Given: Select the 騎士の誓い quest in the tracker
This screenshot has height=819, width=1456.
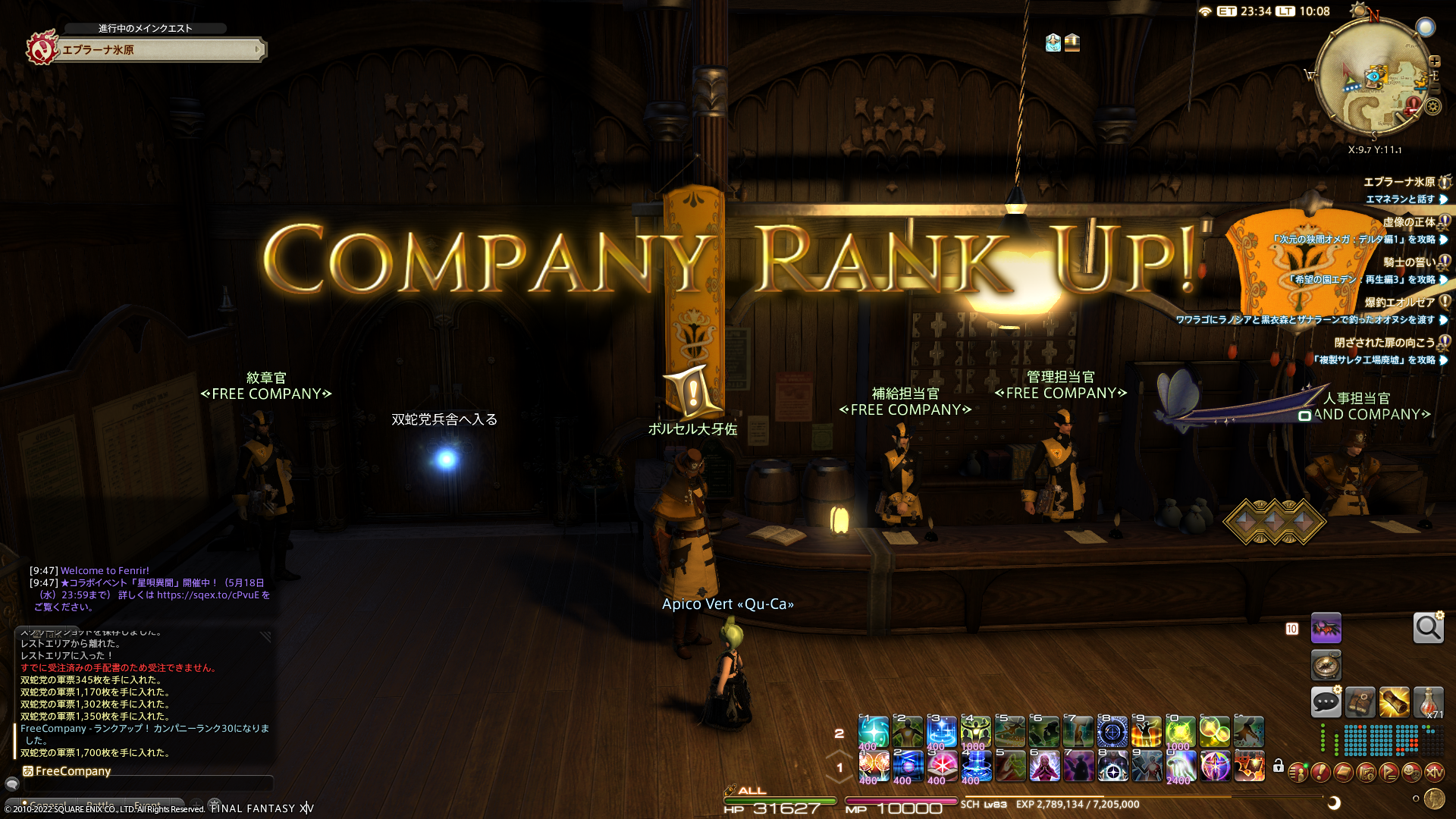Looking at the screenshot, I should pos(1408,262).
